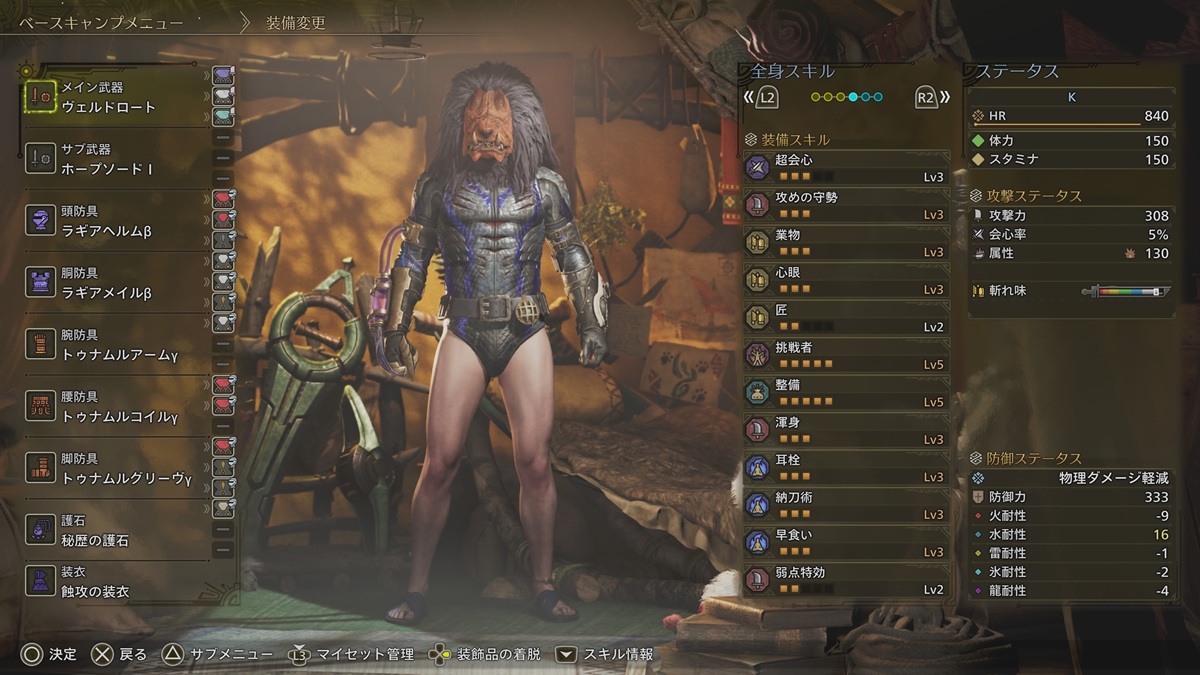Select the 匠 skill row
This screenshot has height=675, width=1200.
[x=846, y=318]
